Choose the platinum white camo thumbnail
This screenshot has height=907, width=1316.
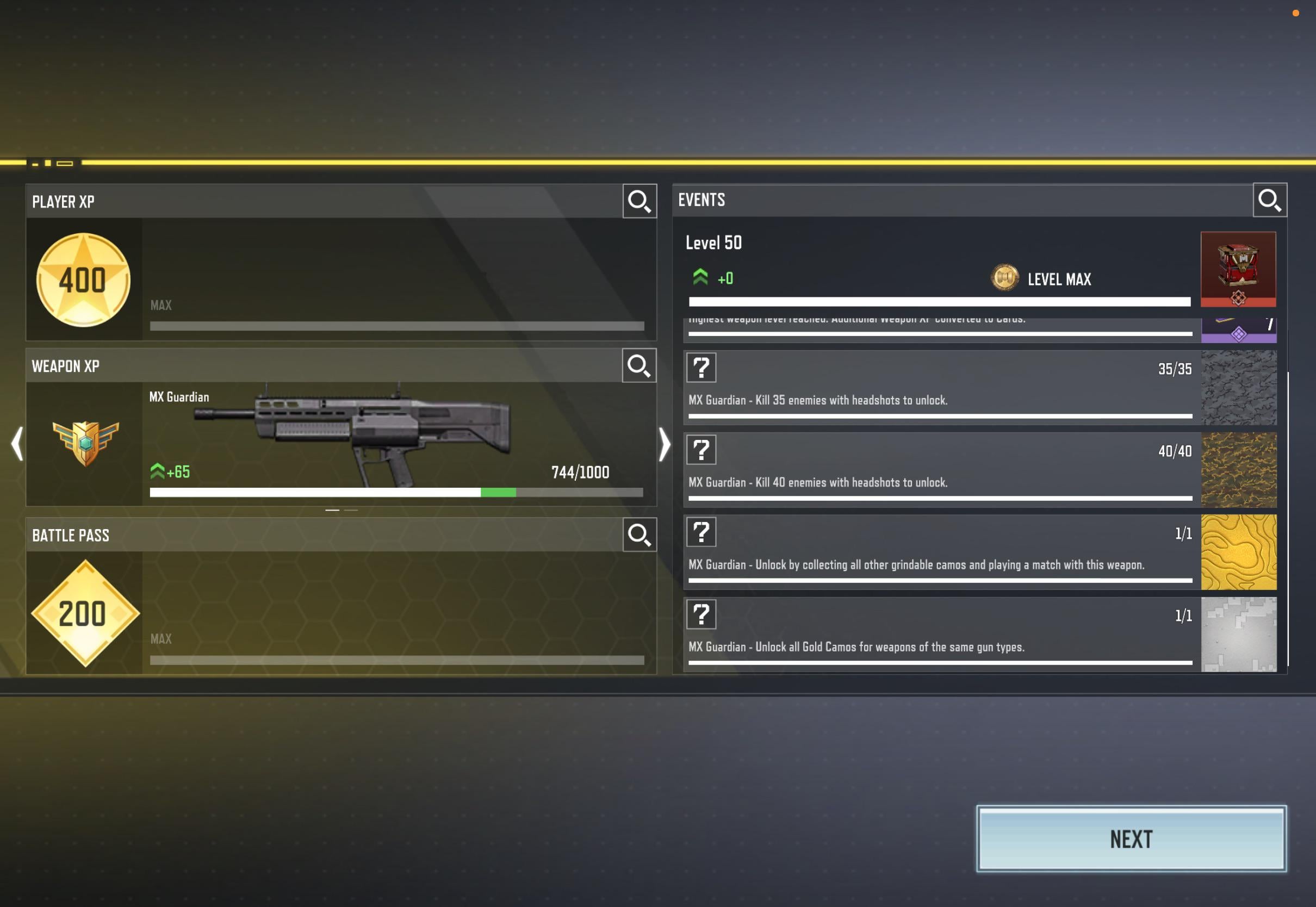click(x=1238, y=634)
